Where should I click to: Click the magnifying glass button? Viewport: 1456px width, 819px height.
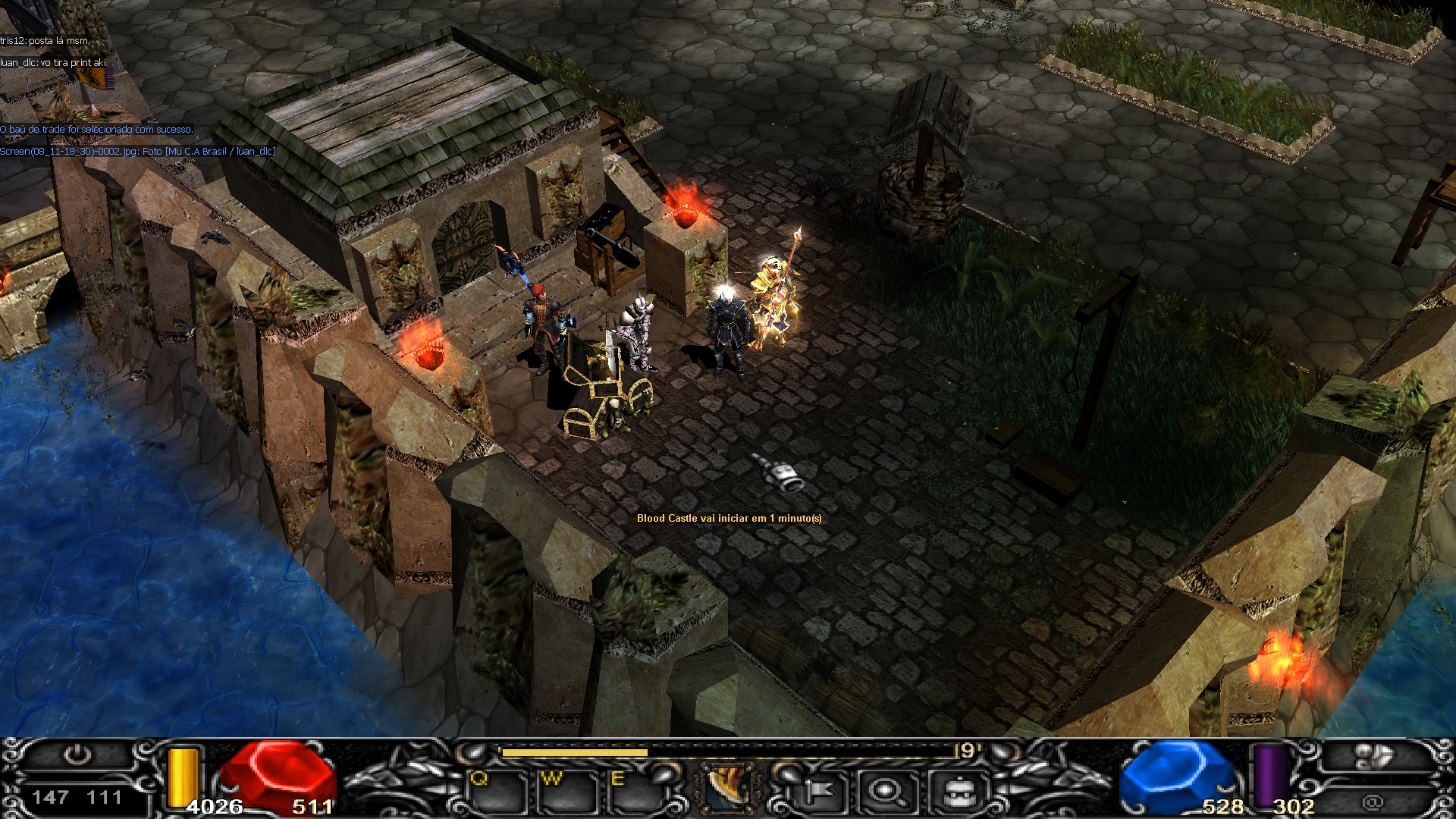(x=885, y=792)
